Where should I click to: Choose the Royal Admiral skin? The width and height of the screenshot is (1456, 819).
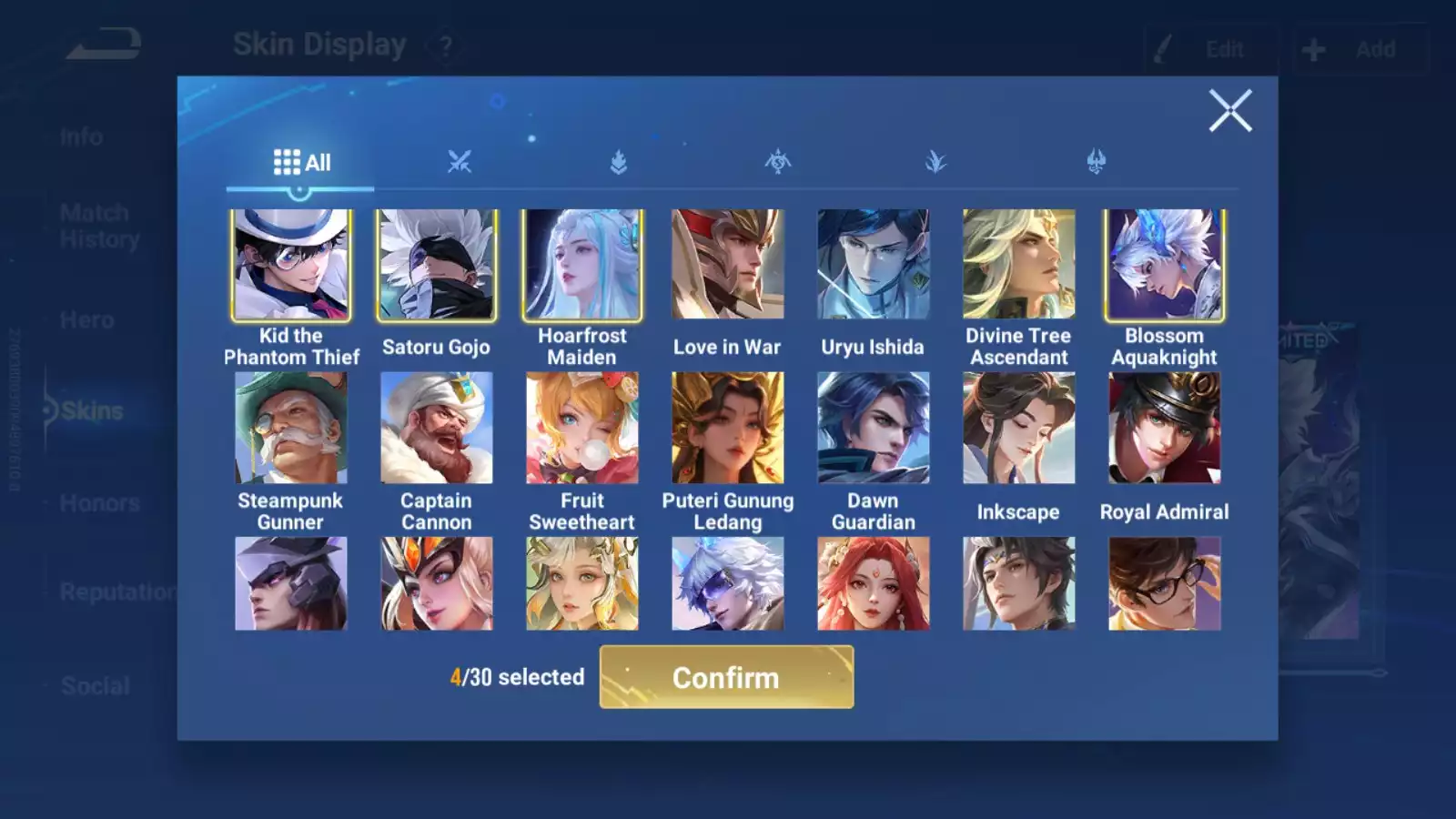pyautogui.click(x=1165, y=428)
